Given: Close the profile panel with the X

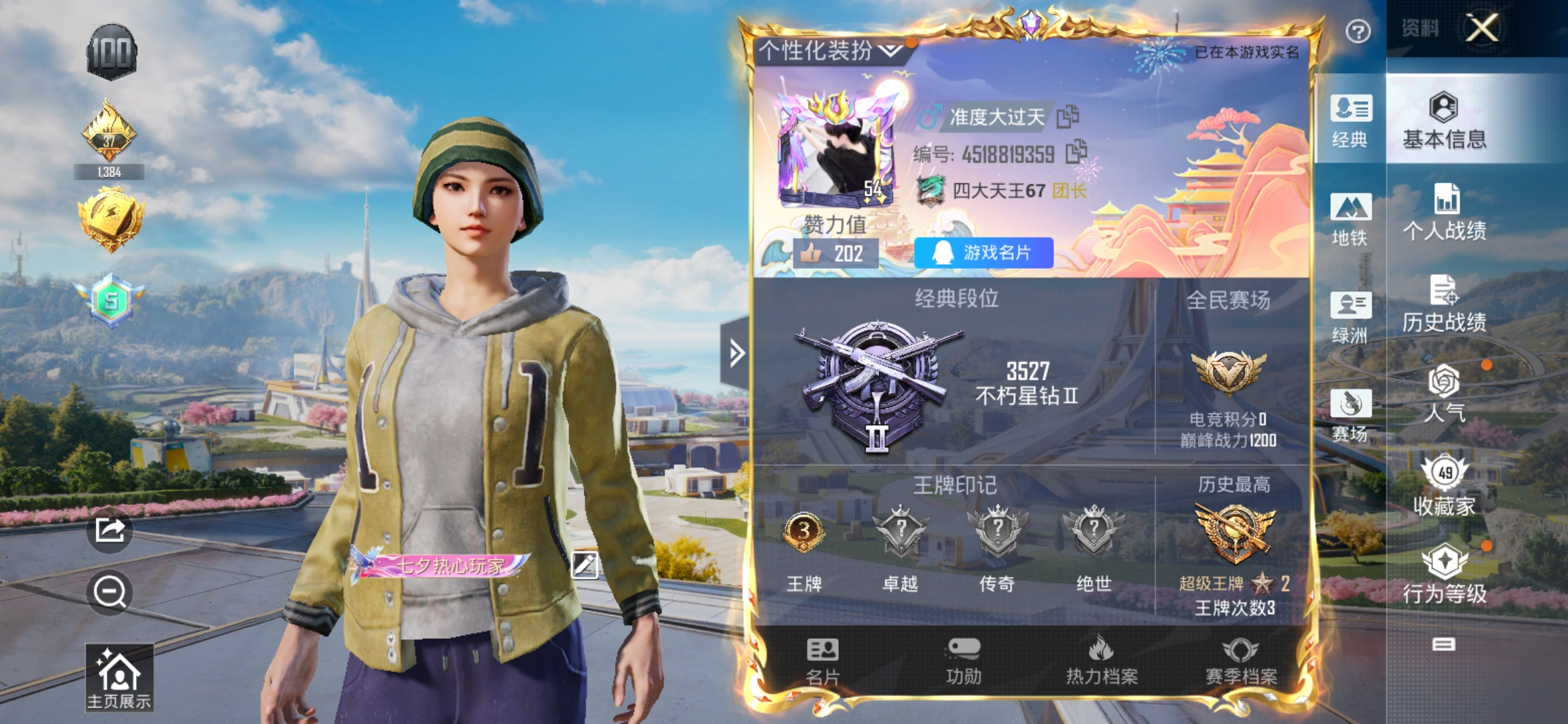Looking at the screenshot, I should (x=1482, y=28).
